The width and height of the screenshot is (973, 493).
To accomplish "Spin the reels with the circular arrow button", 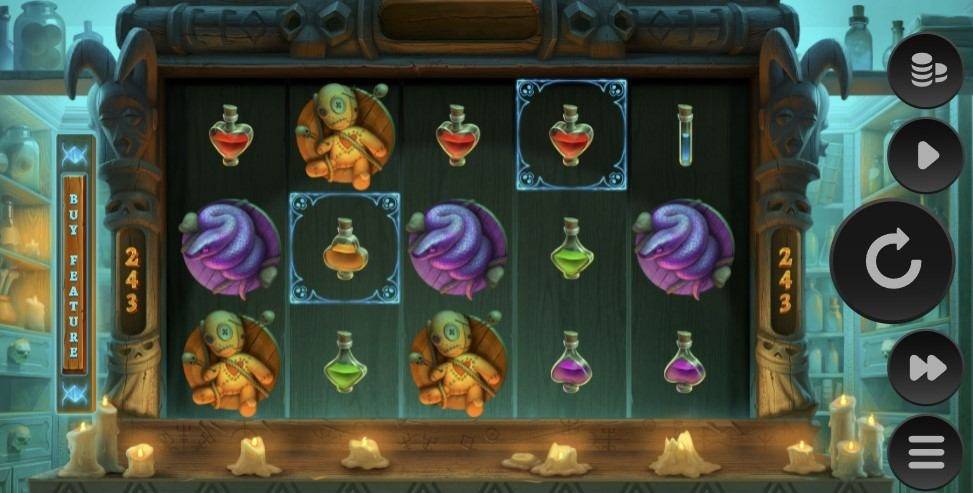I will 892,261.
